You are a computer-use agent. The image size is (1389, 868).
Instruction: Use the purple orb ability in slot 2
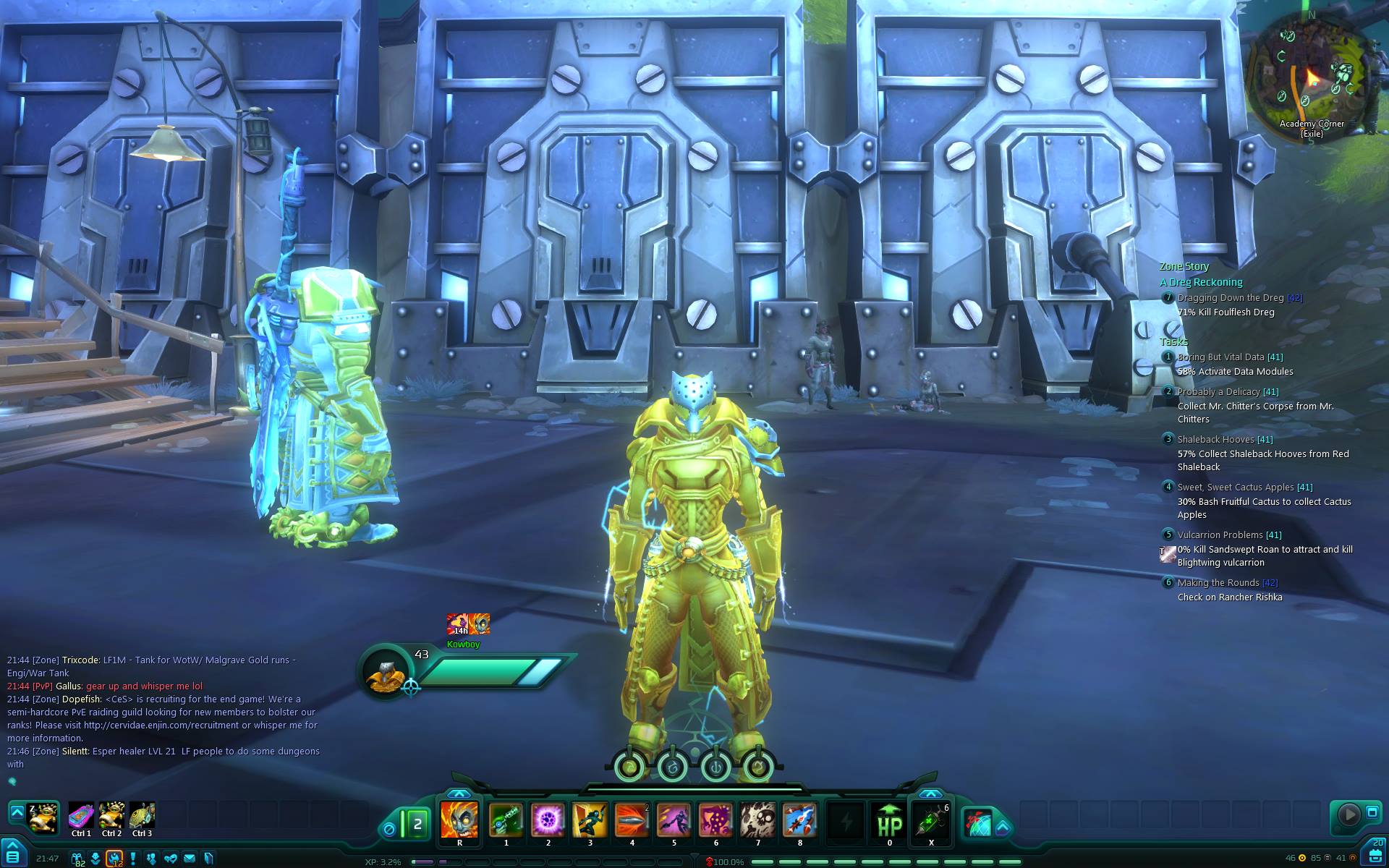click(548, 820)
